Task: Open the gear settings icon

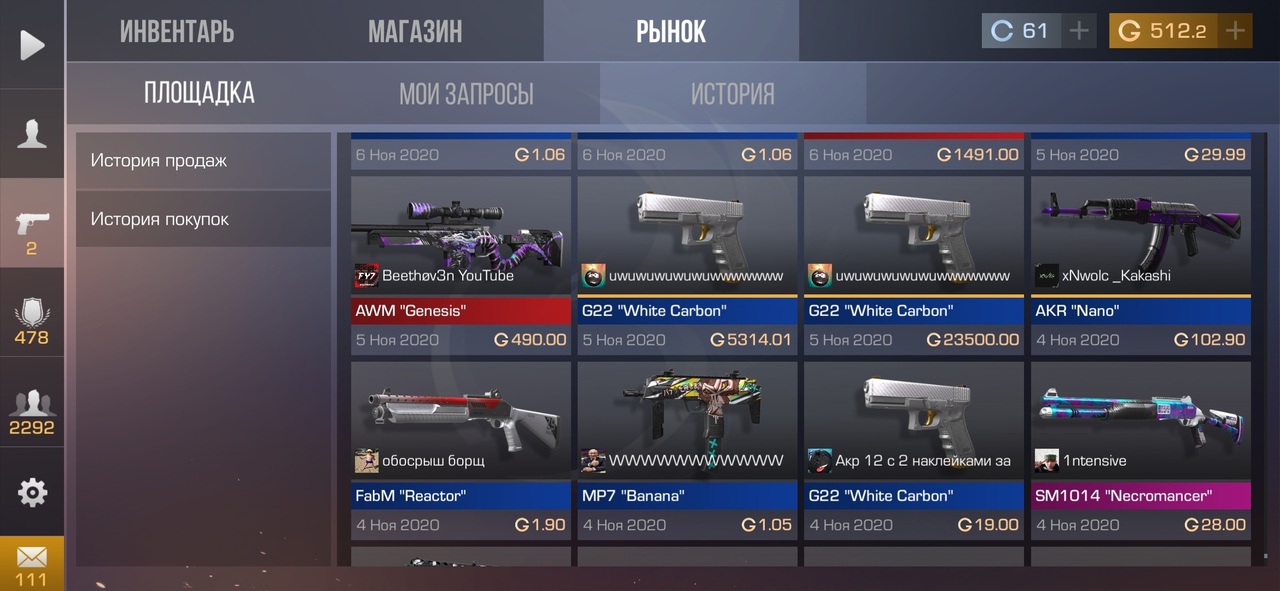Action: [32, 492]
